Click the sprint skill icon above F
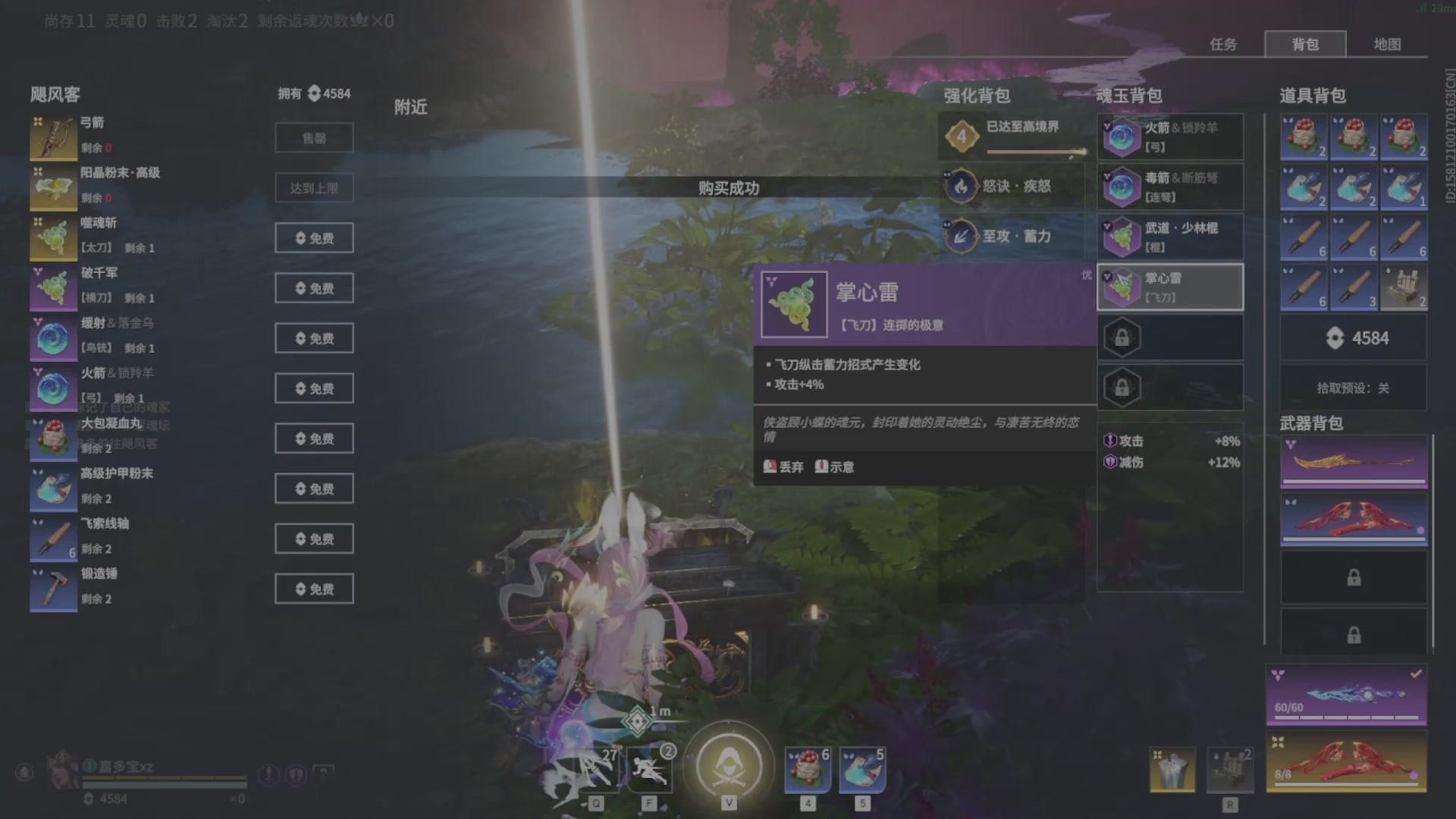Image resolution: width=1456 pixels, height=819 pixels. (648, 770)
